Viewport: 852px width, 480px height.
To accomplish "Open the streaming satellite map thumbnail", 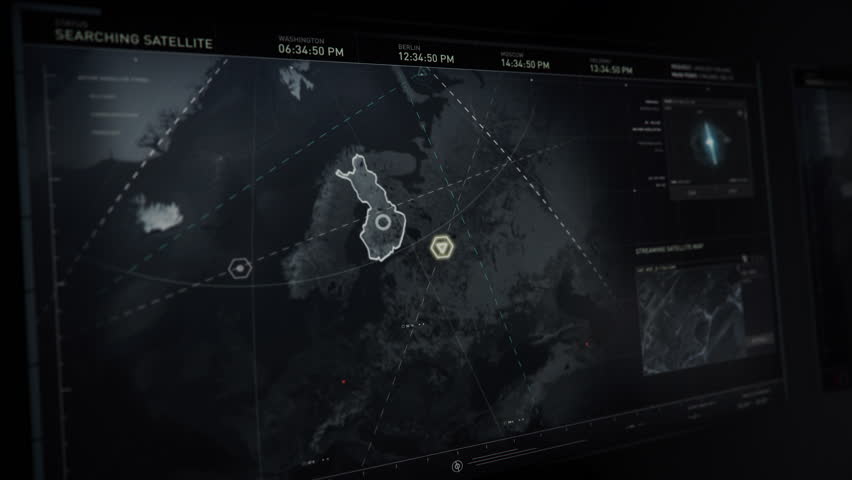I will tap(705, 316).
